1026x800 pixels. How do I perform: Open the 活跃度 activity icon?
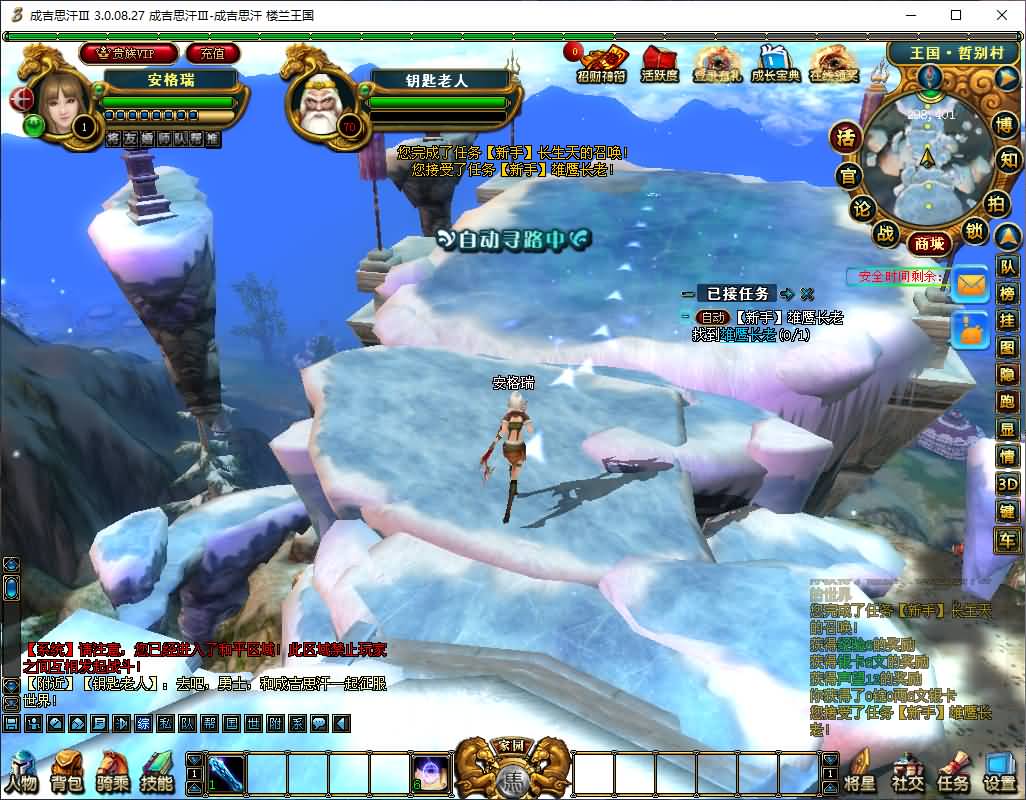pos(660,63)
